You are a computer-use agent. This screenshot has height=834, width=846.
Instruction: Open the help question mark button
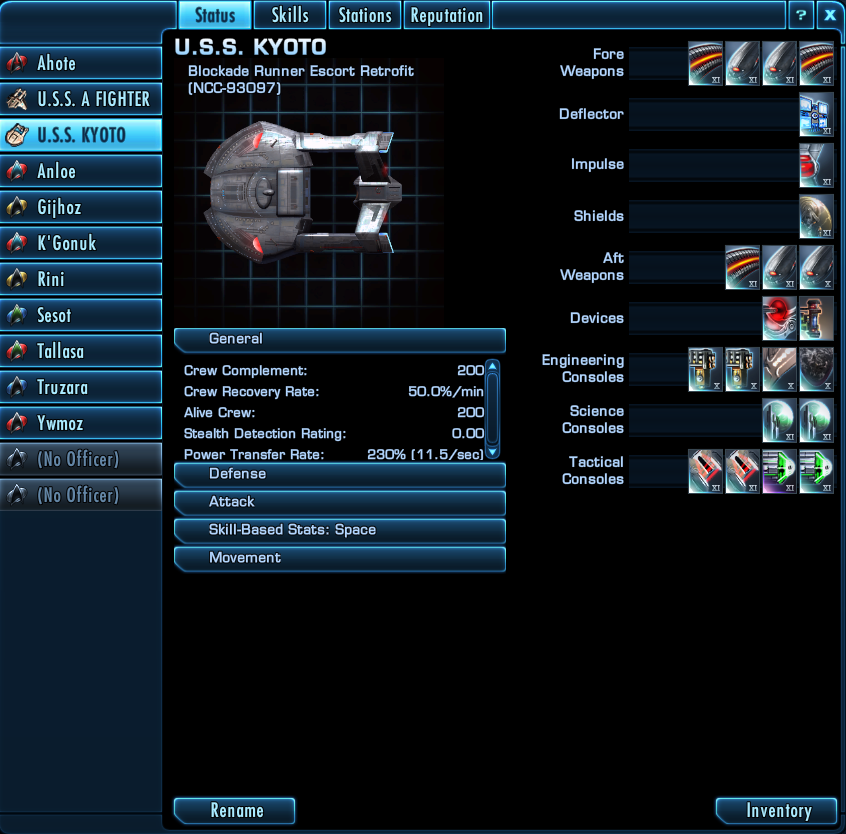pyautogui.click(x=800, y=15)
